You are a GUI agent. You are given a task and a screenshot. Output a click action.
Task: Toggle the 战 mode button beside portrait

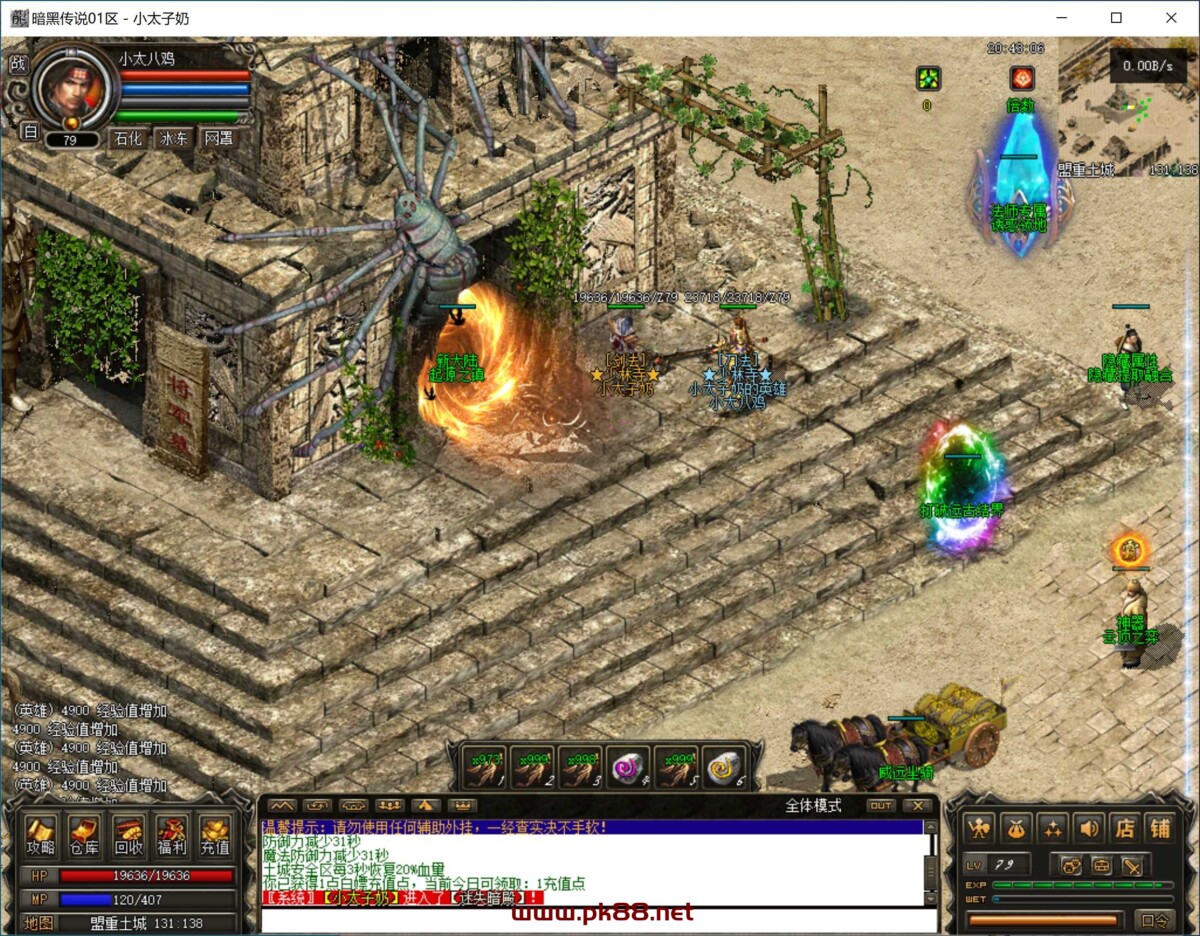(x=18, y=64)
